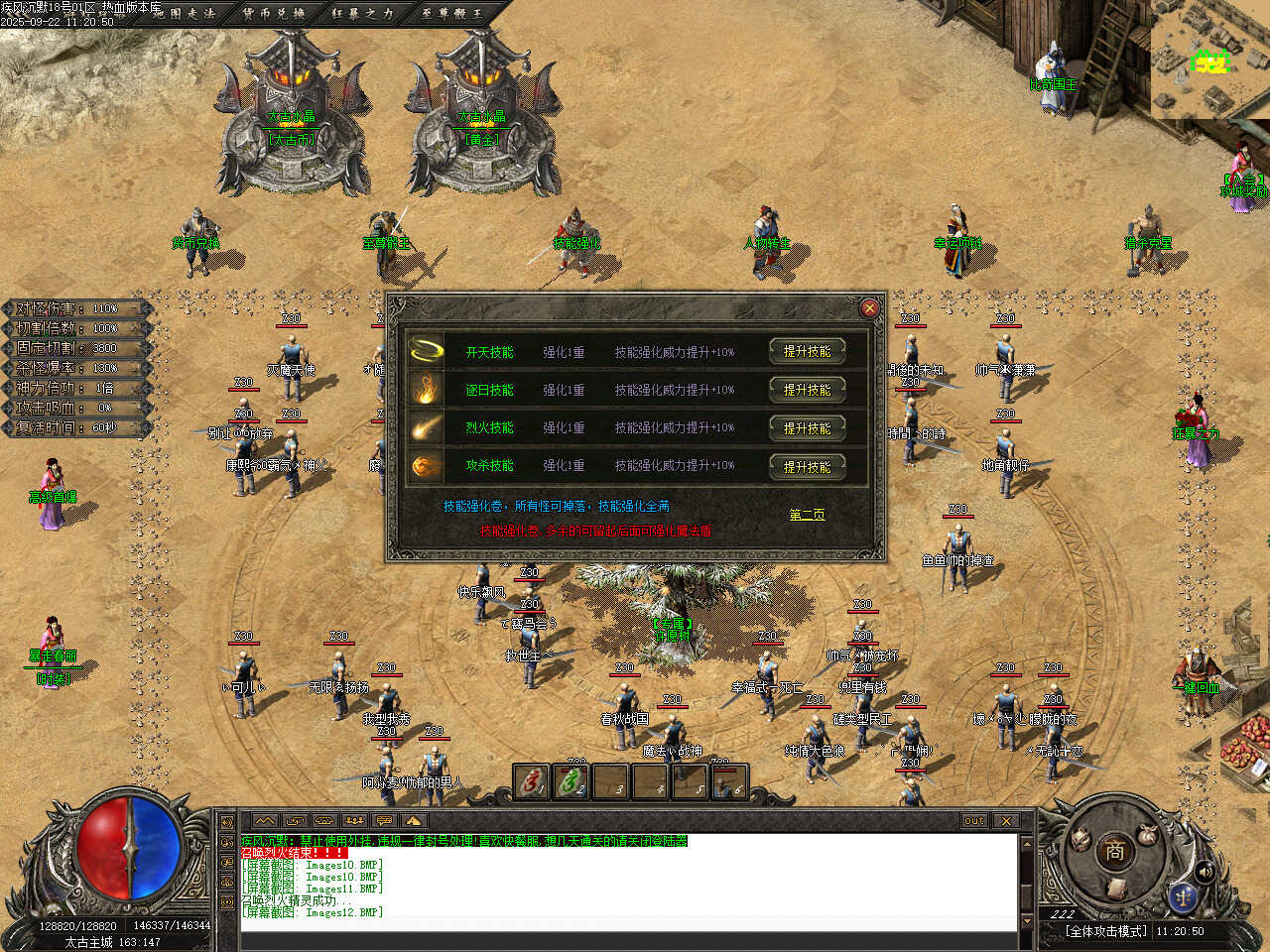
Task: Click the chat panel's out button
Action: coord(974,821)
